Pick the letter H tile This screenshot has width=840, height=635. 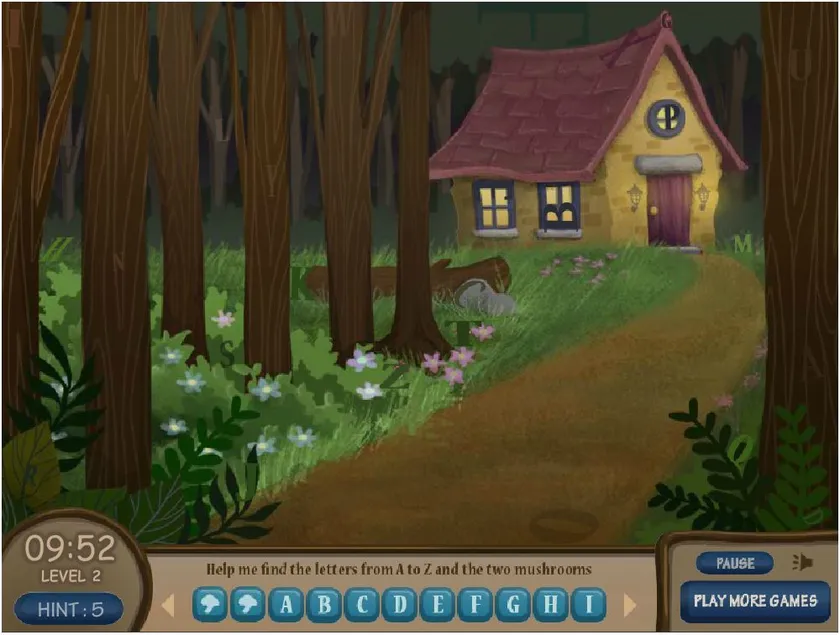(552, 604)
